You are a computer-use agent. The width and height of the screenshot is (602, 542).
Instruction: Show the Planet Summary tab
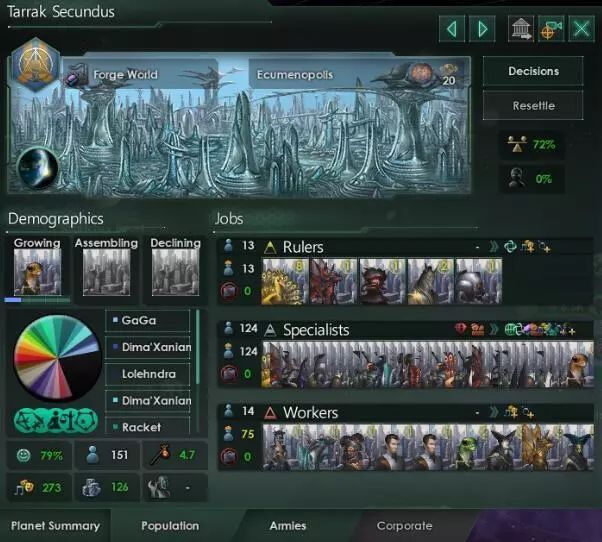[x=55, y=525]
